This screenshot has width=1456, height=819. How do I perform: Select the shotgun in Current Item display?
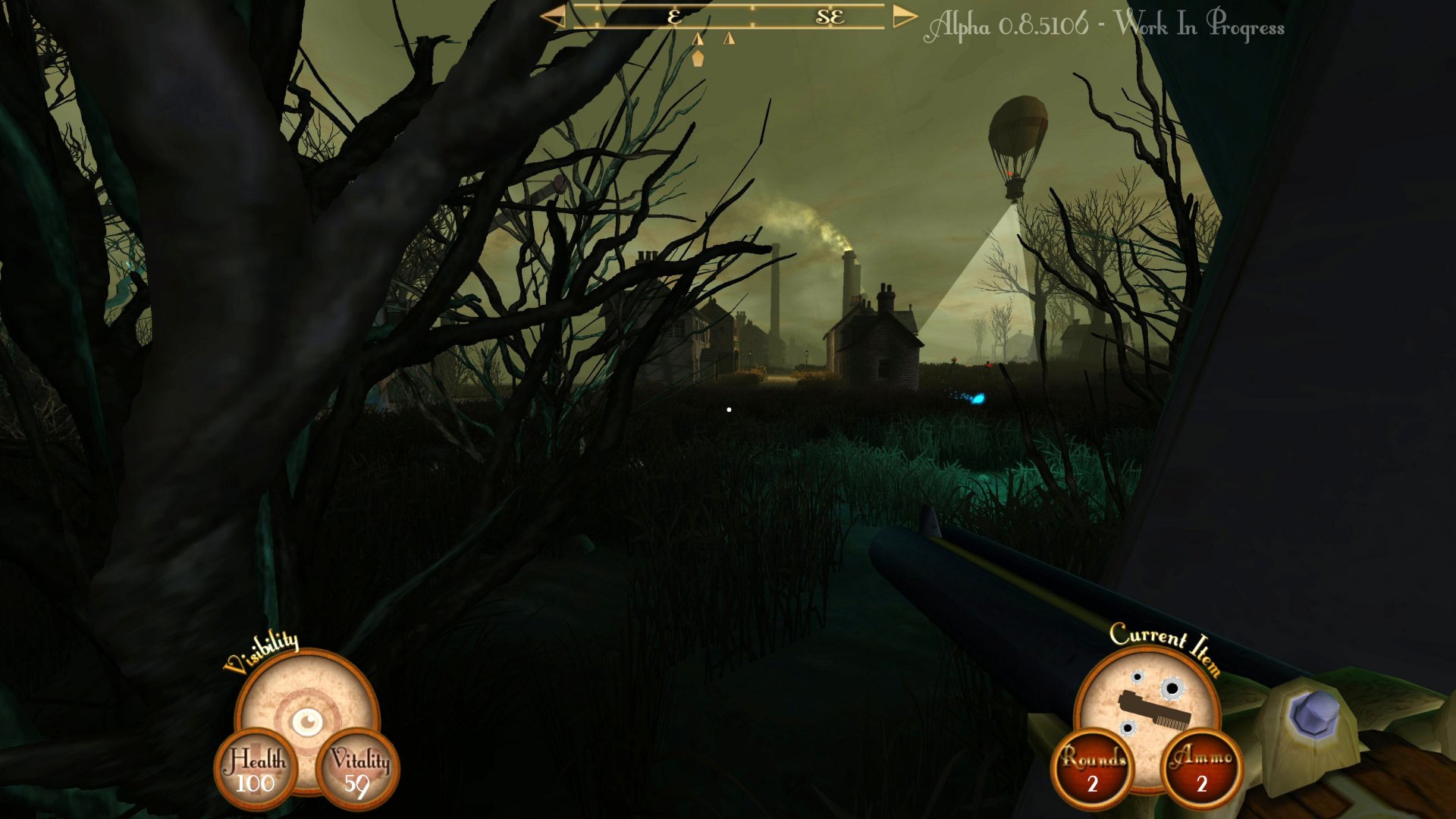click(x=1154, y=709)
